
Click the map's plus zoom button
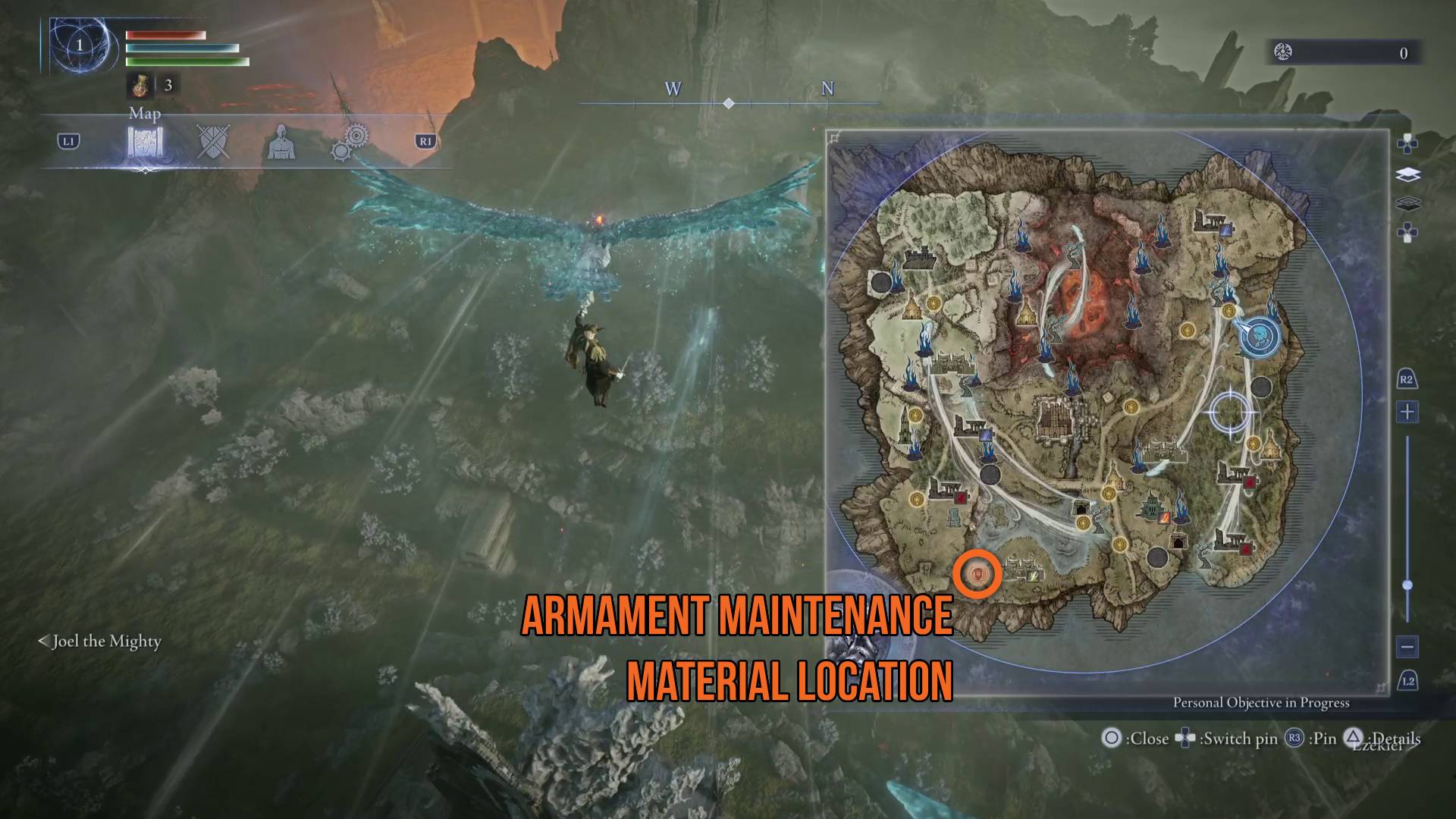(1407, 413)
